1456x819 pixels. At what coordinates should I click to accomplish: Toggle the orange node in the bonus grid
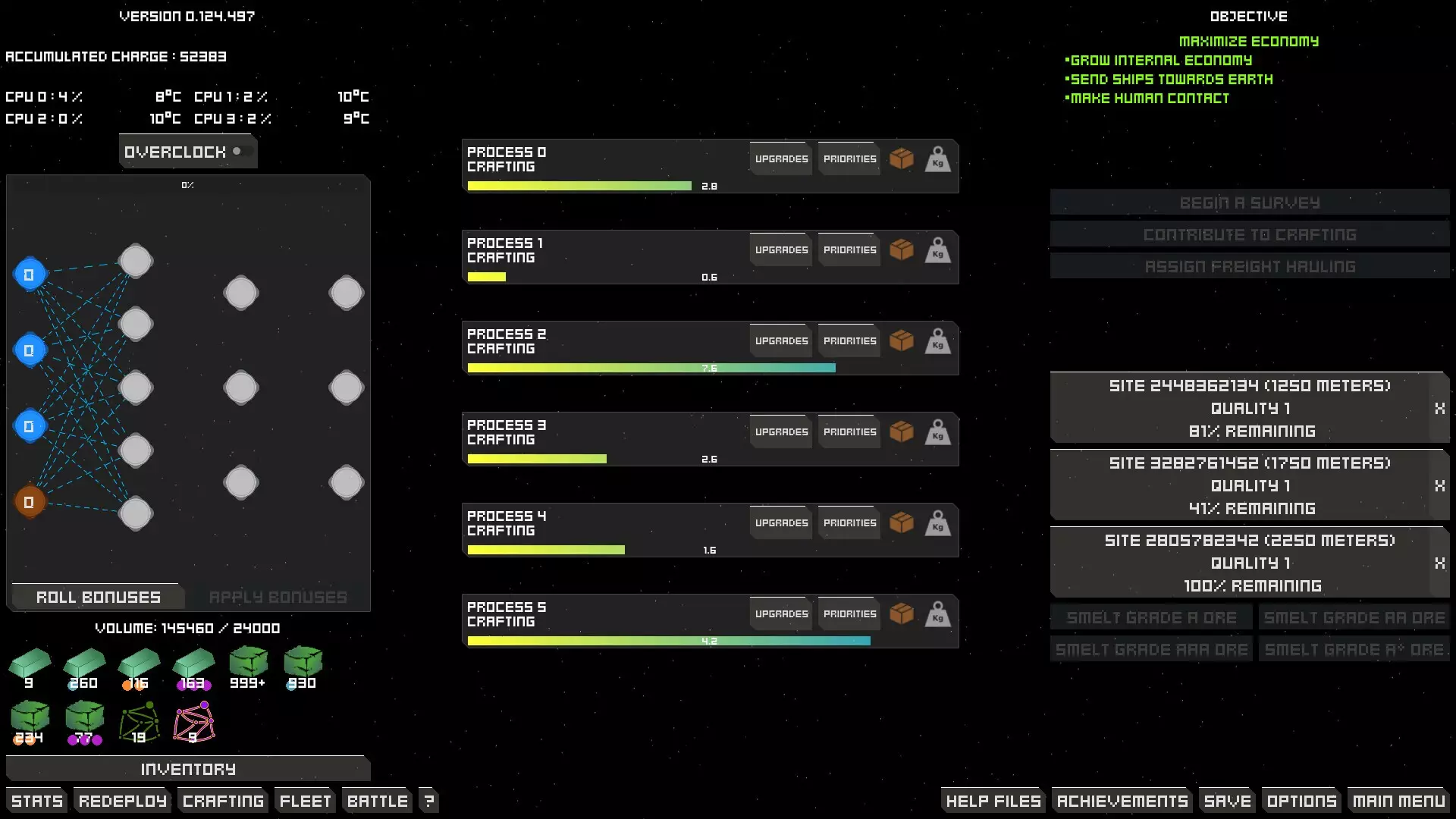tap(30, 500)
